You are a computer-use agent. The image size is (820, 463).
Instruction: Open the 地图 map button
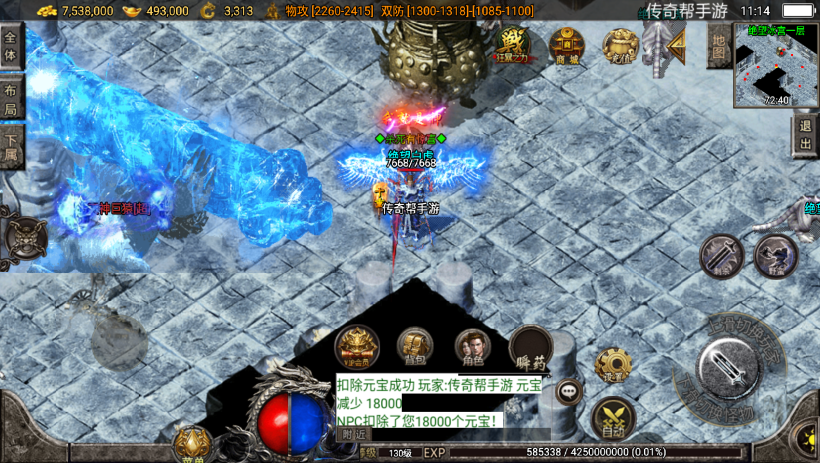pos(718,46)
